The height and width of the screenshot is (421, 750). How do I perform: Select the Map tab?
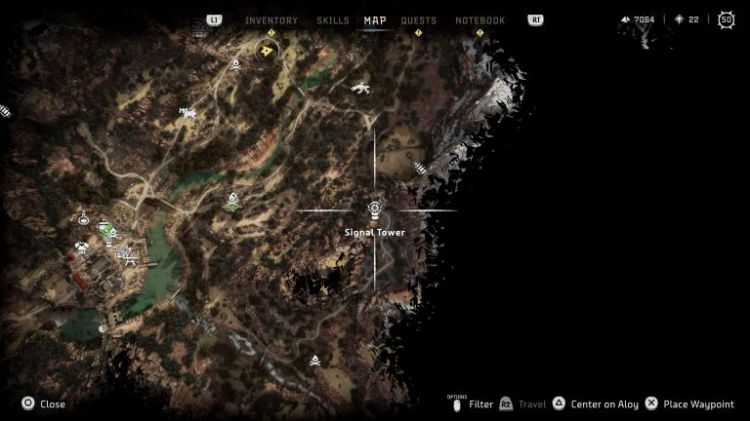coord(375,20)
